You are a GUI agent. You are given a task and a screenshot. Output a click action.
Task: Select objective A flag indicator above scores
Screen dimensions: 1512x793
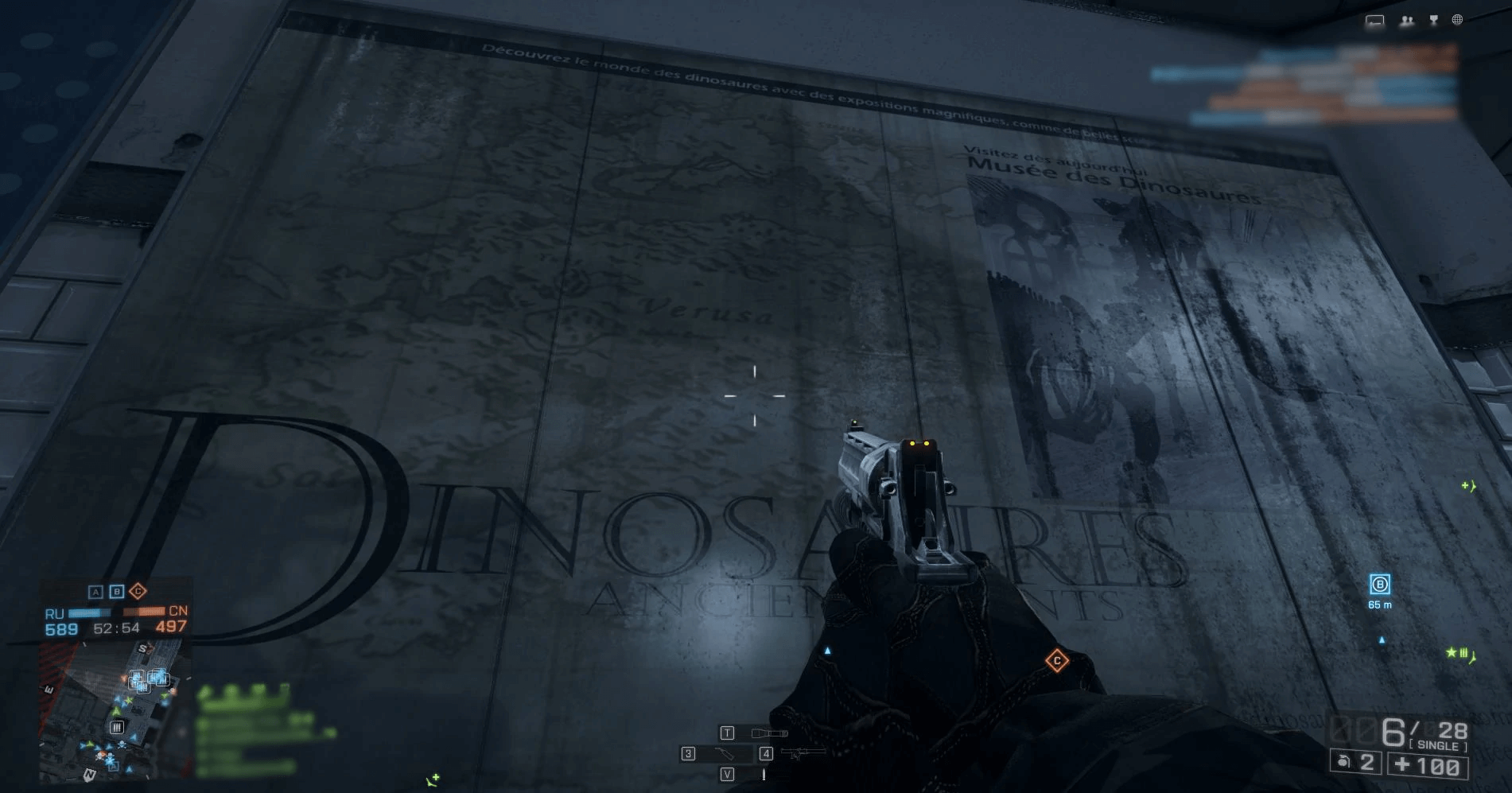tap(95, 592)
